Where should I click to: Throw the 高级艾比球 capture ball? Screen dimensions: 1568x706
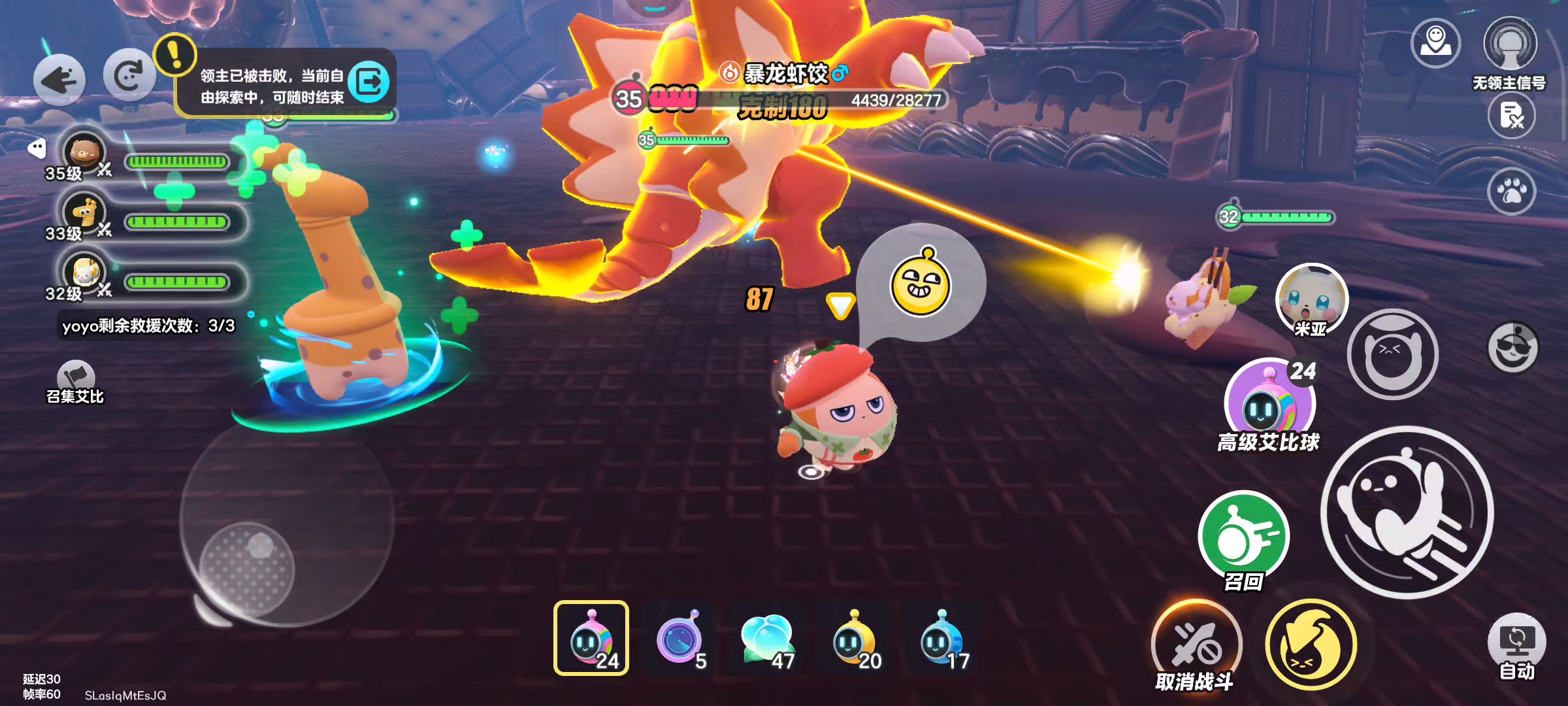[1269, 402]
